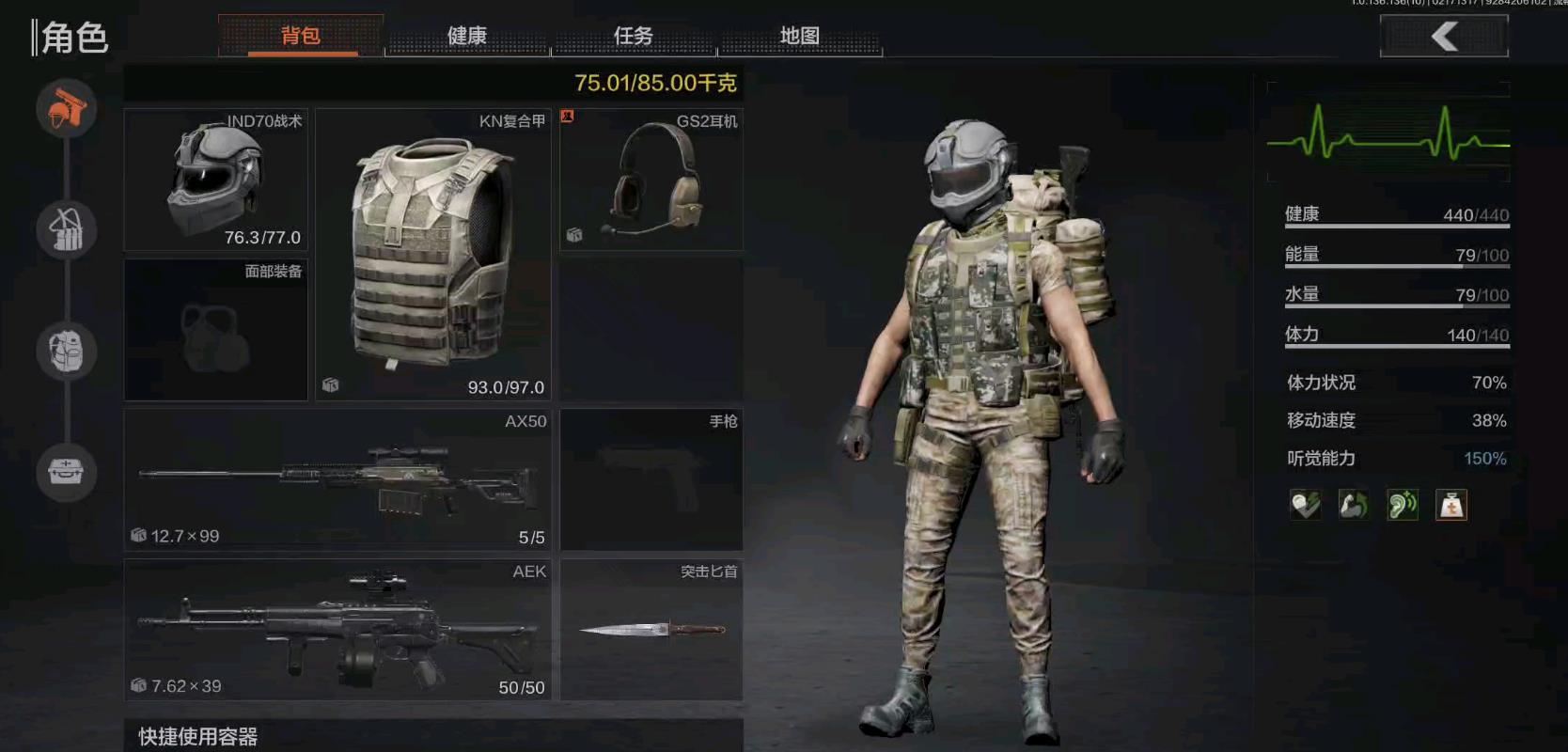Select the hearing boost ear status icon
1568x752 pixels.
pyautogui.click(x=1403, y=505)
